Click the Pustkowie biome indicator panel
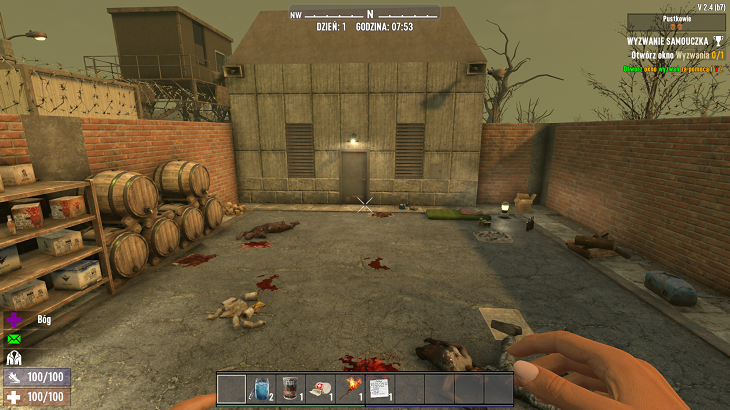The image size is (730, 410). (676, 21)
